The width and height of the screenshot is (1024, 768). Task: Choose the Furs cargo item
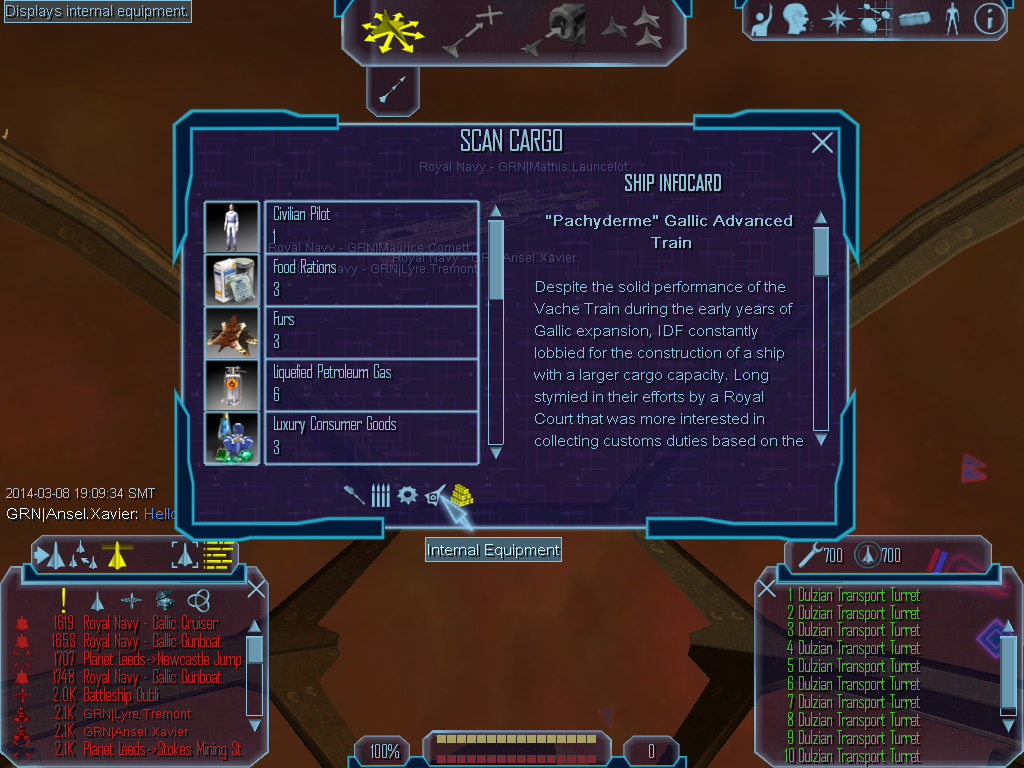(x=371, y=332)
